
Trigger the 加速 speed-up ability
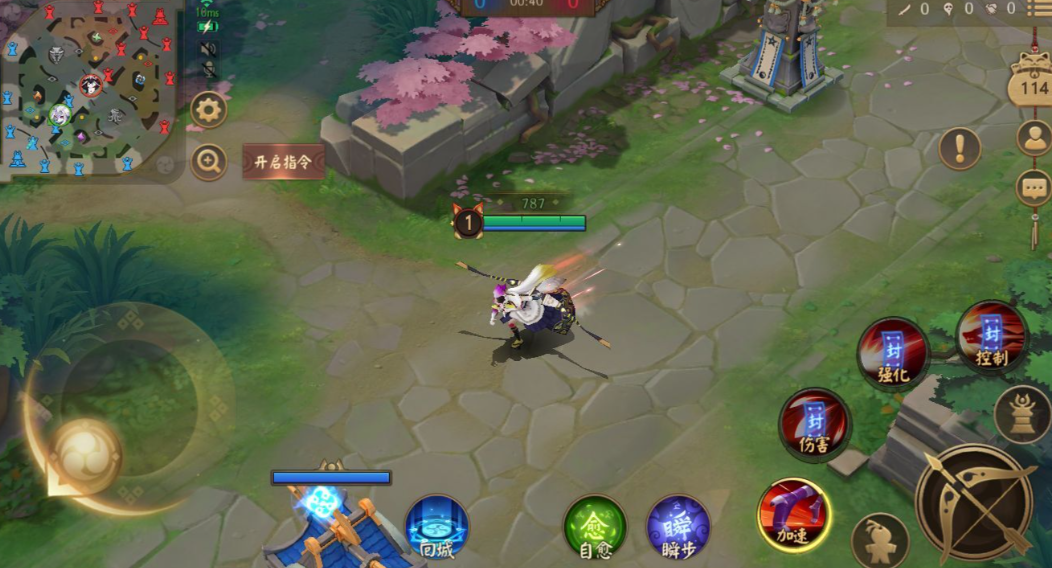(x=794, y=515)
